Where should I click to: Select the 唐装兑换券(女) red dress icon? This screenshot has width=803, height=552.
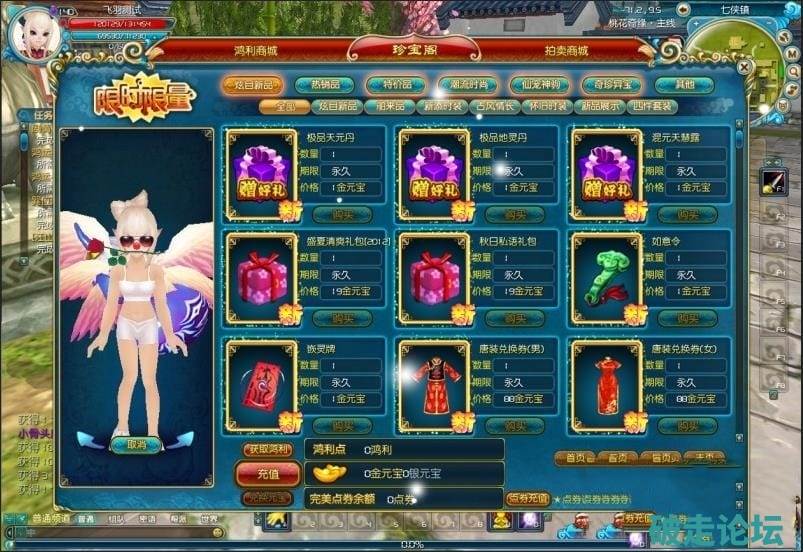pos(606,381)
